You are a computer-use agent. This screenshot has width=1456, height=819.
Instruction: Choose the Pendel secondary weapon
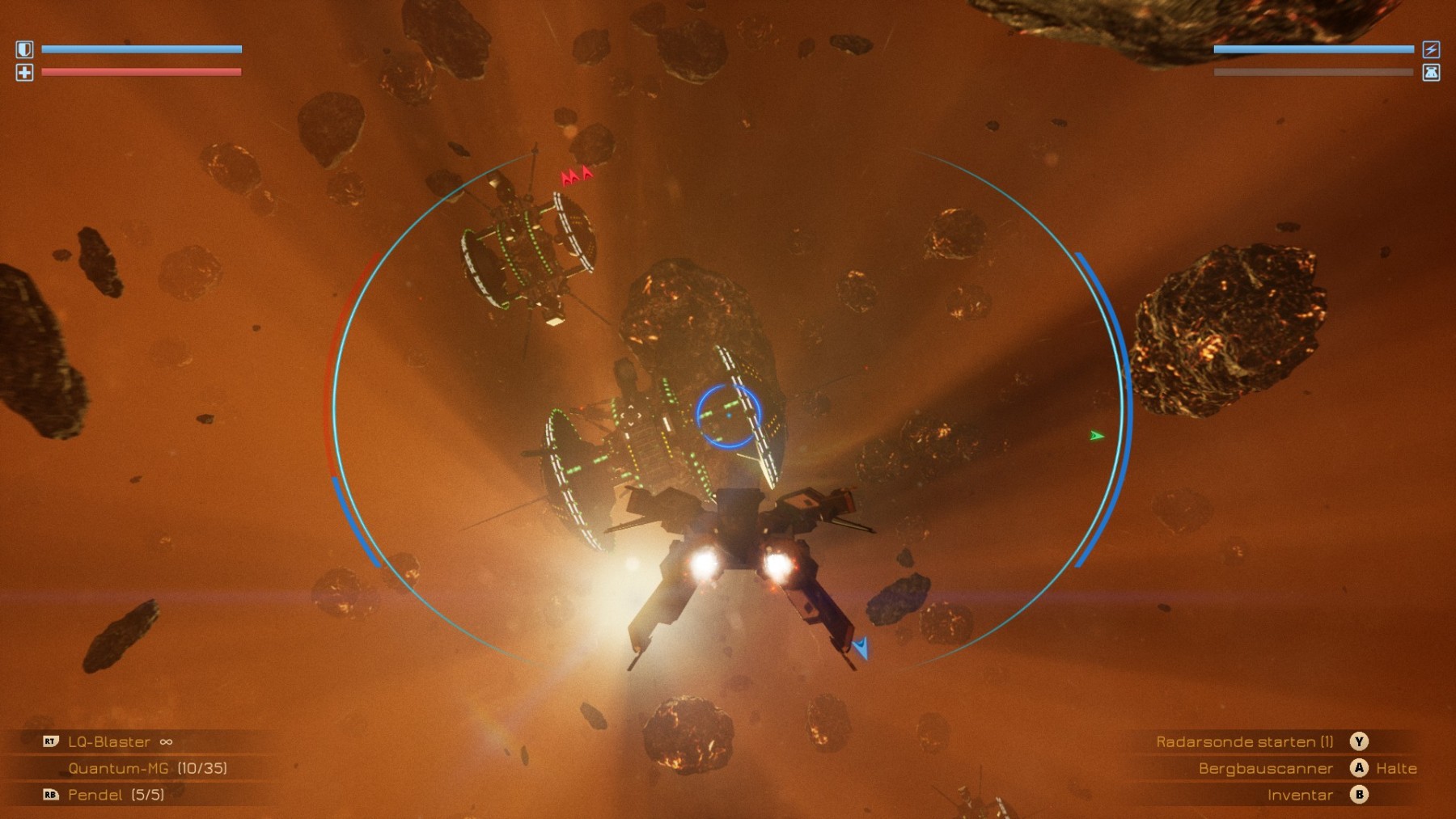95,796
